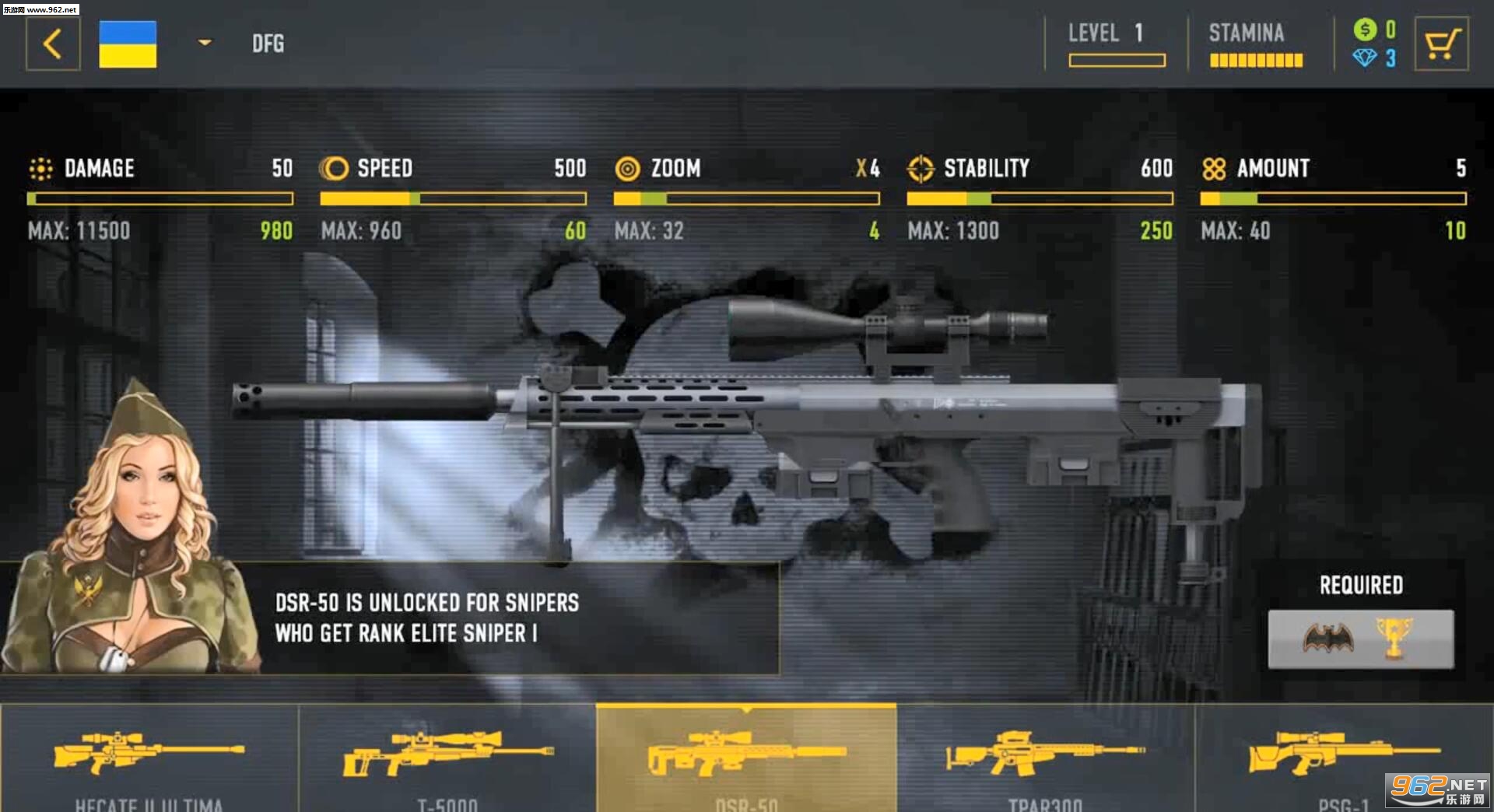
Task: Click the Ukraine flag icon
Action: coord(128,44)
